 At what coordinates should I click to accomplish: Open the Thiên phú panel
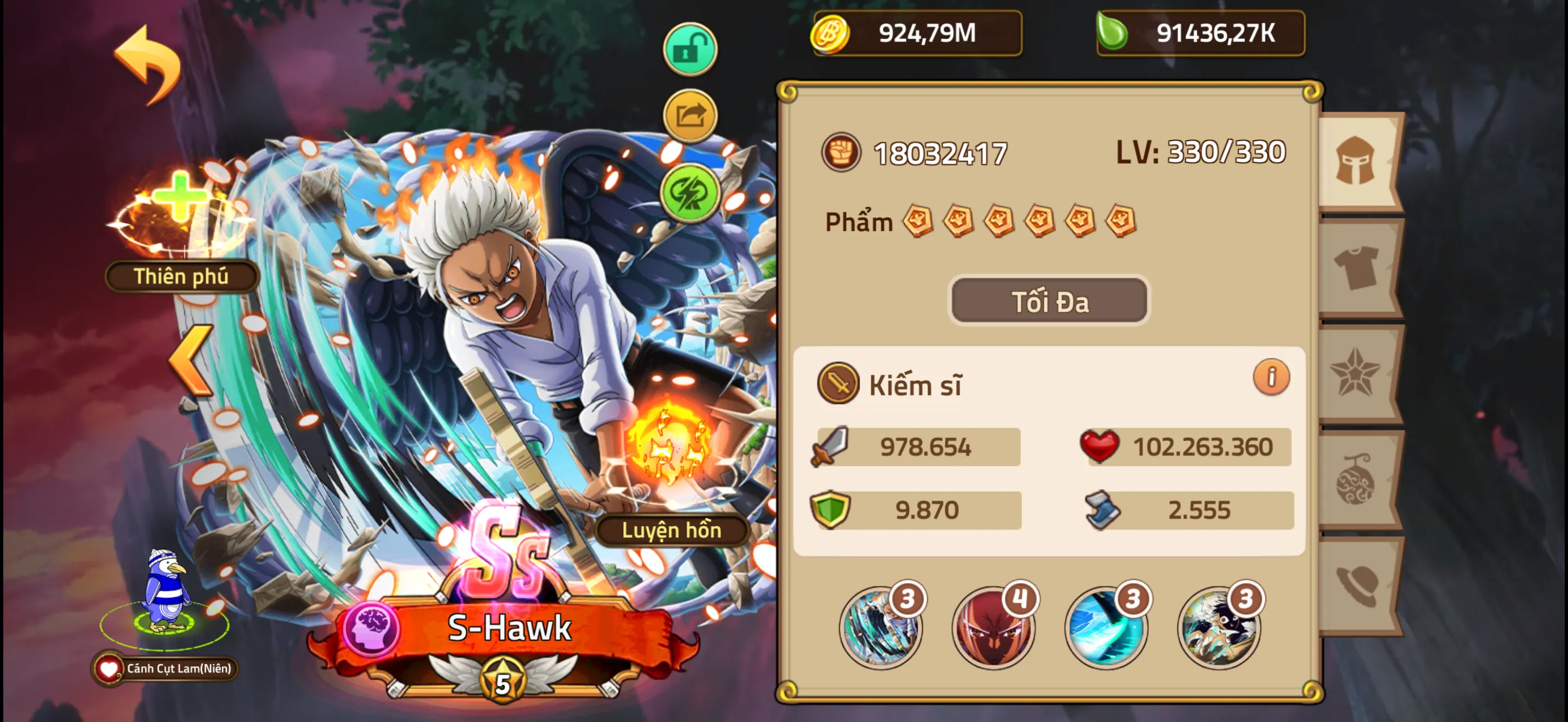click(181, 276)
